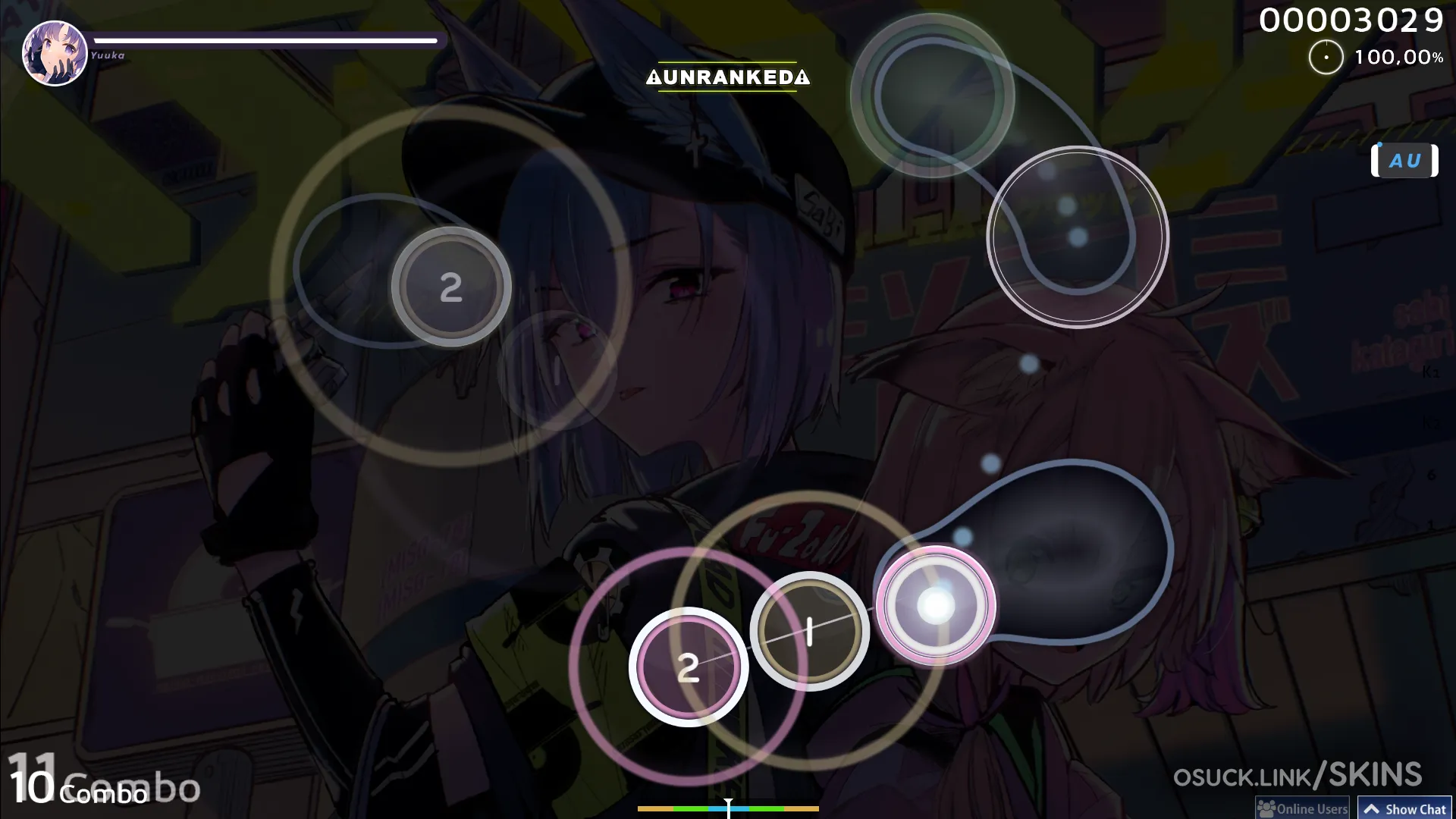Screen dimensions: 1456x819
Task: Click Yuuka's player avatar
Action: [55, 53]
